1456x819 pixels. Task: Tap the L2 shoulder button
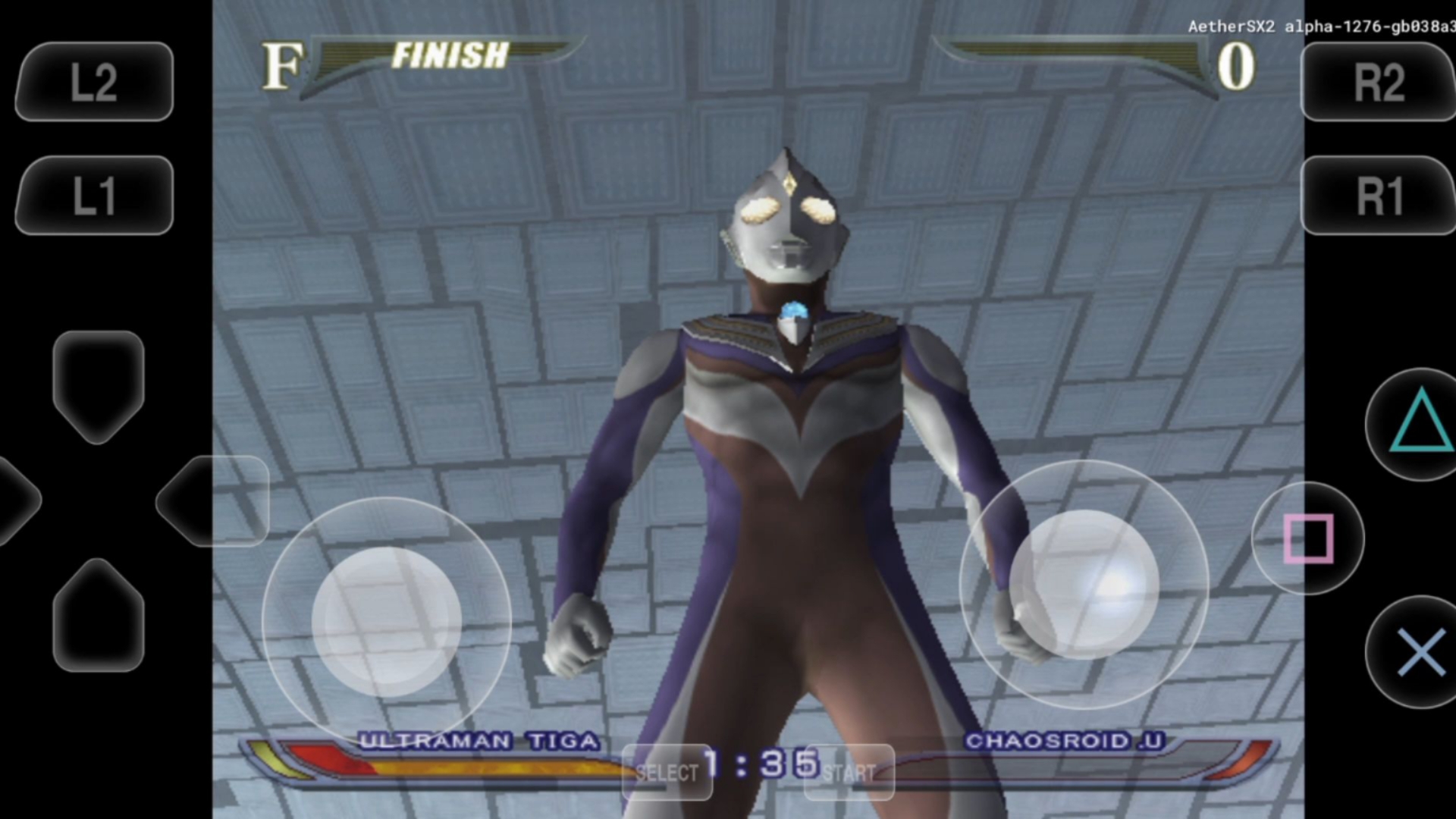coord(94,82)
